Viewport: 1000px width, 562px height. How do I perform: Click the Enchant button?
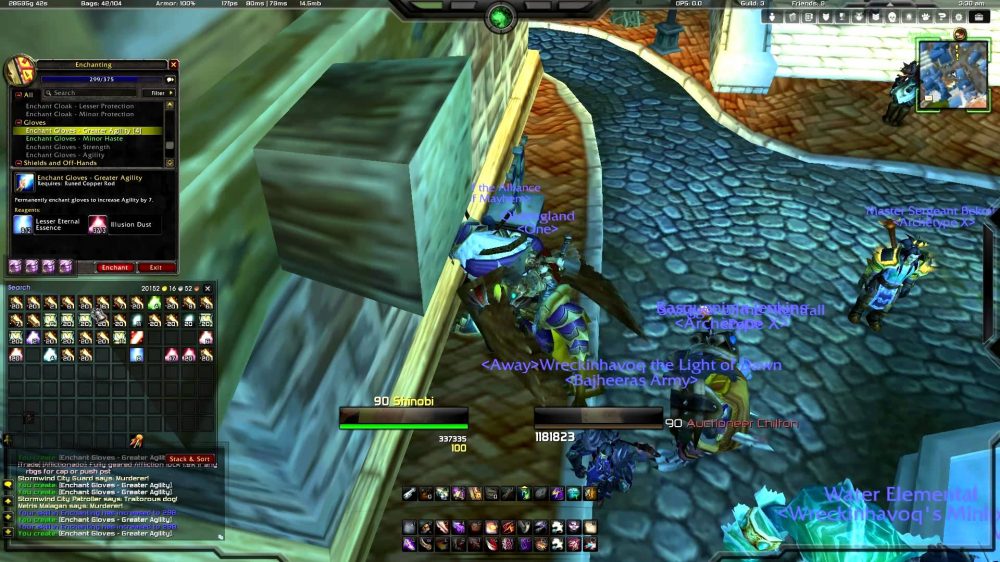click(x=115, y=267)
